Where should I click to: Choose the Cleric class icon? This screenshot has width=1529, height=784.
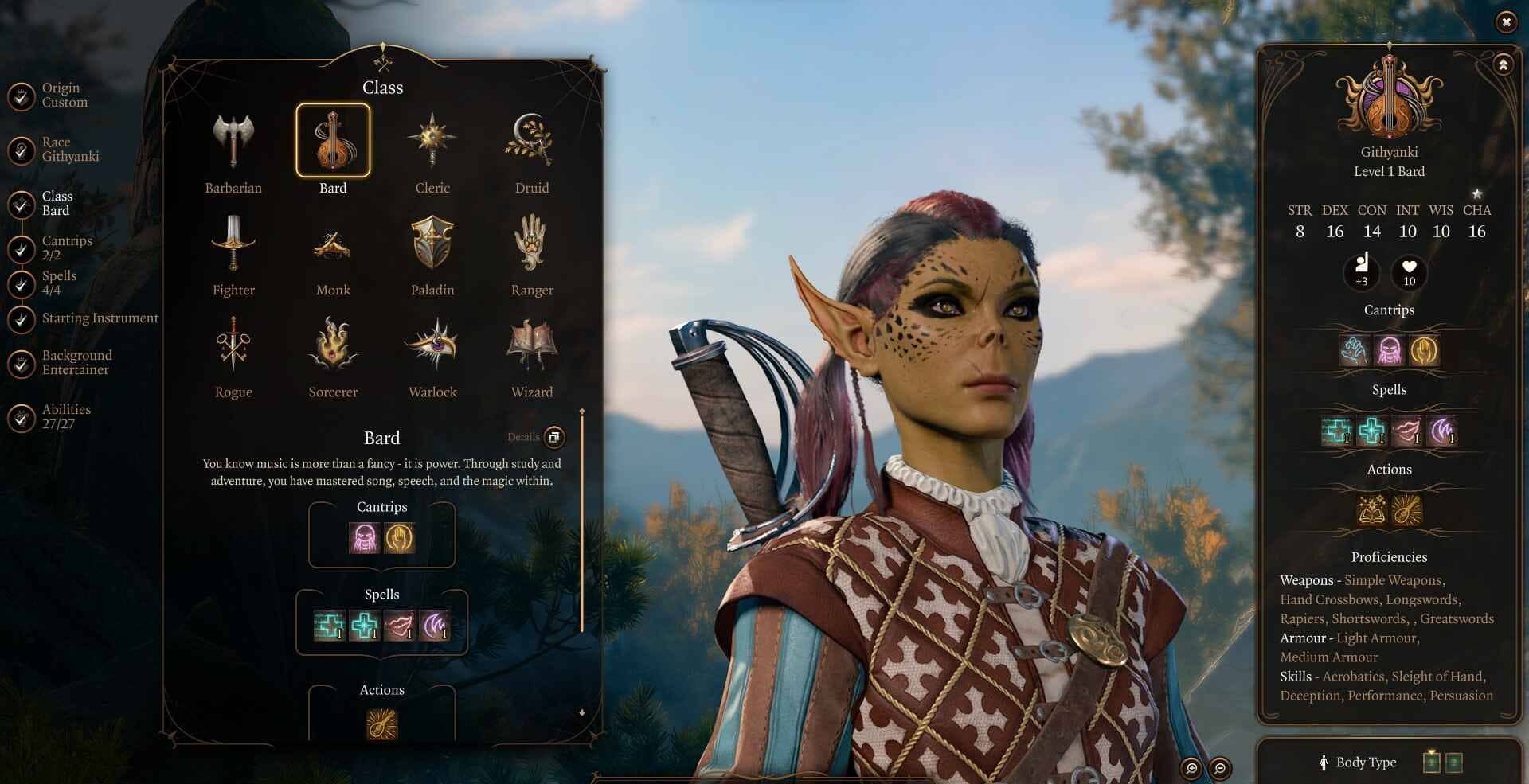432,142
